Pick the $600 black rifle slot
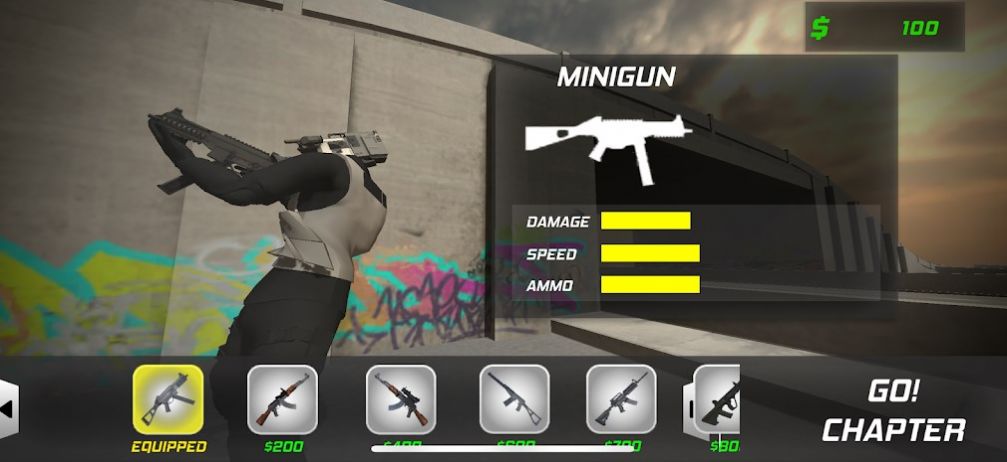 pyautogui.click(x=514, y=398)
